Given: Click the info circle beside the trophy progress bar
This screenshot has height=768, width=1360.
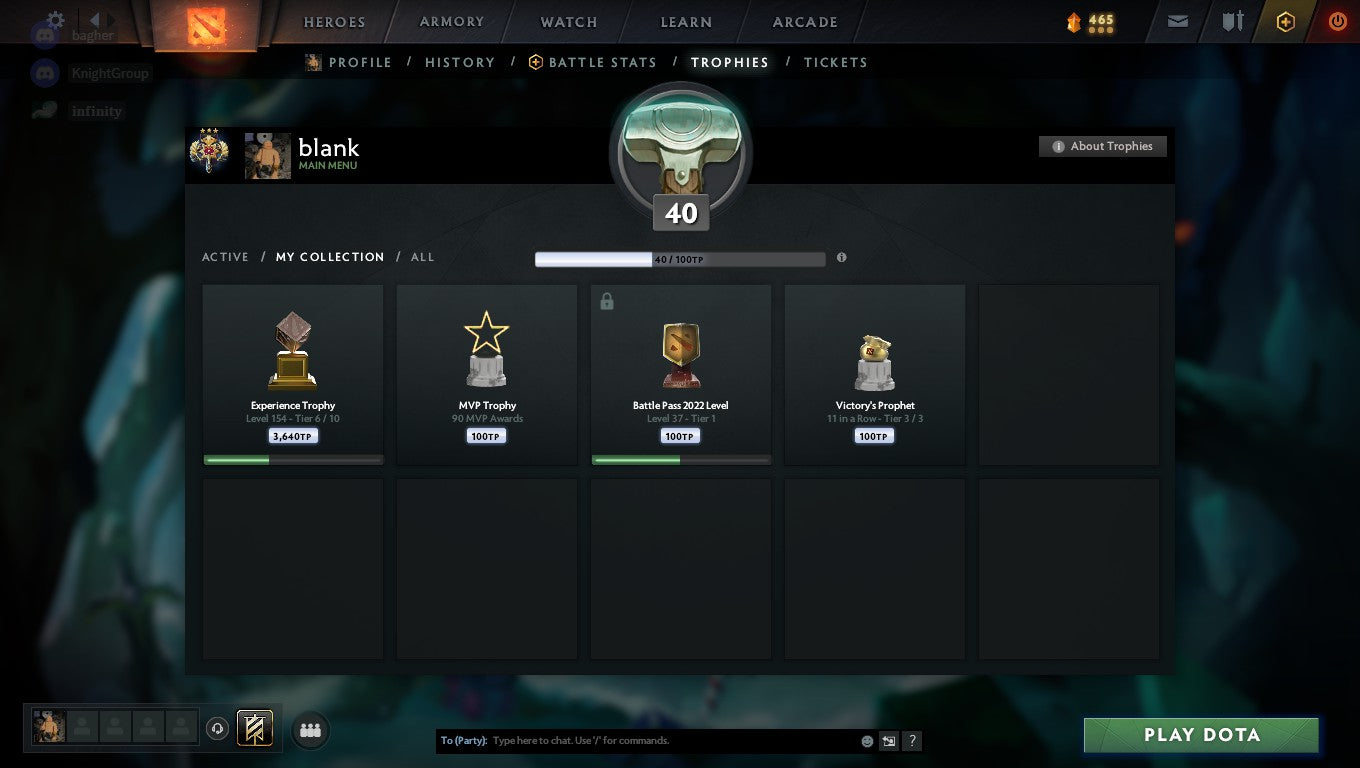Looking at the screenshot, I should click(x=841, y=258).
